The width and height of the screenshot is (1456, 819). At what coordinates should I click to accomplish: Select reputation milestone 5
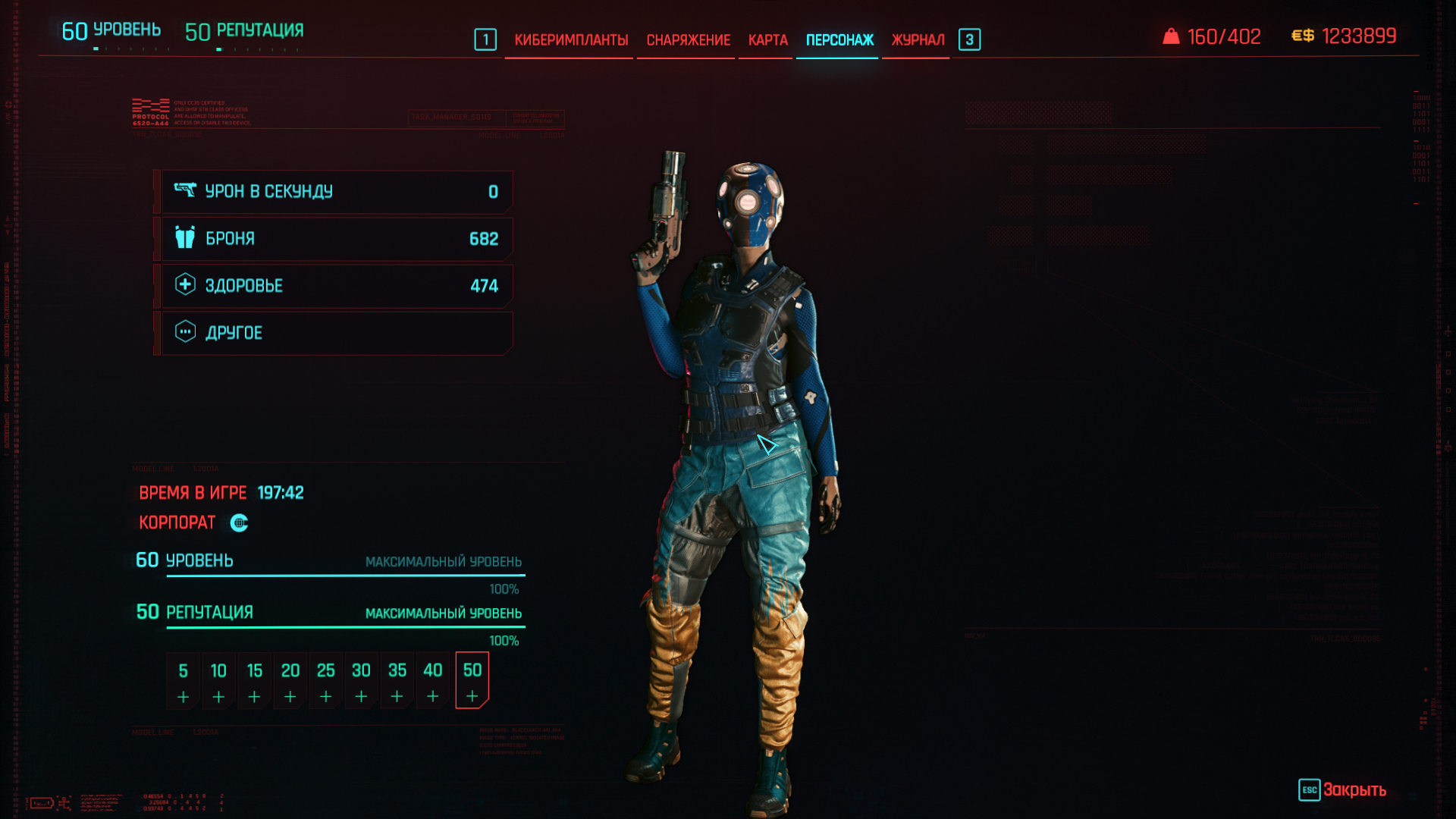coord(183,681)
